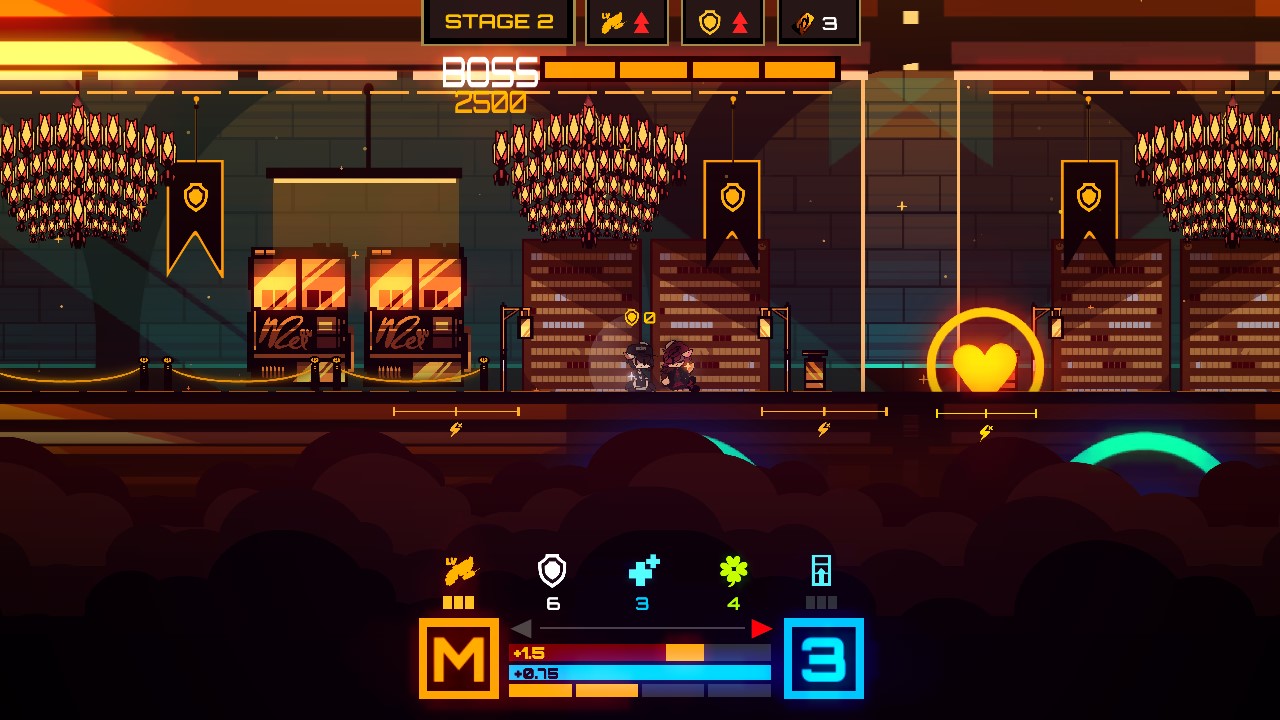
Task: Select the cyan health cross icon showing 3
Action: click(641, 569)
